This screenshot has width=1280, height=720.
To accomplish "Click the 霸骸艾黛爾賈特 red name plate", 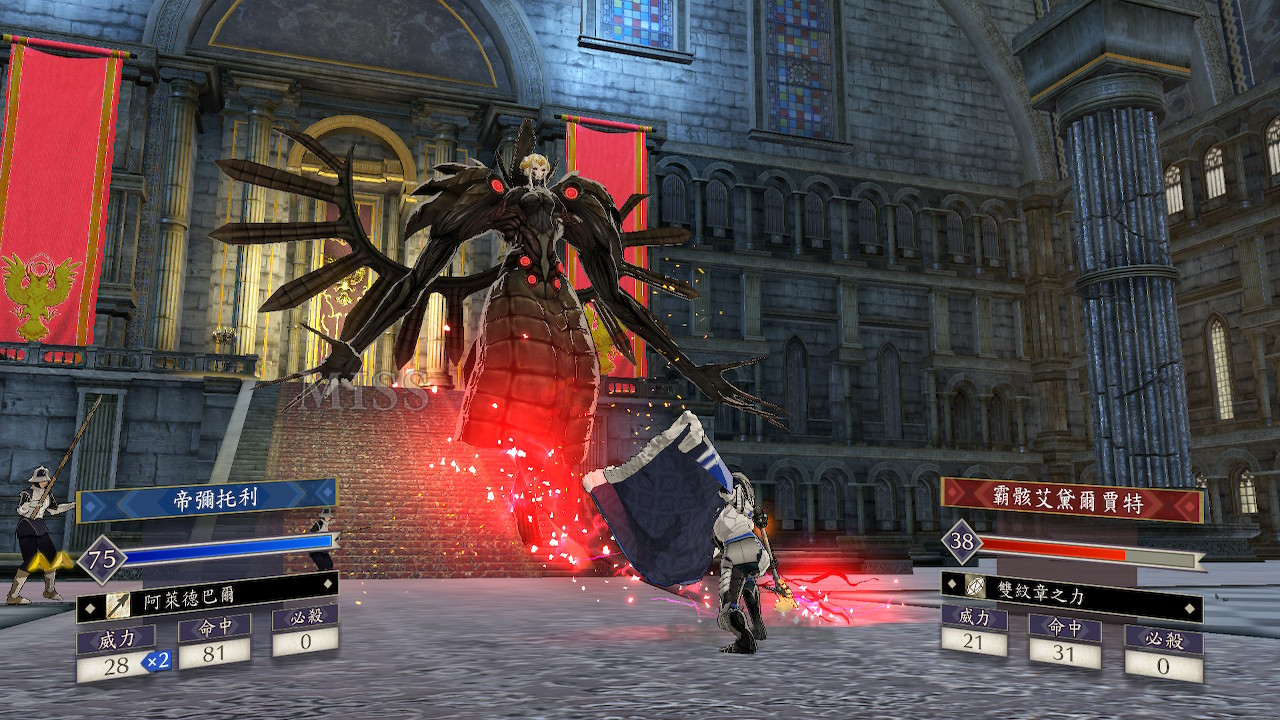I will (x=1071, y=500).
